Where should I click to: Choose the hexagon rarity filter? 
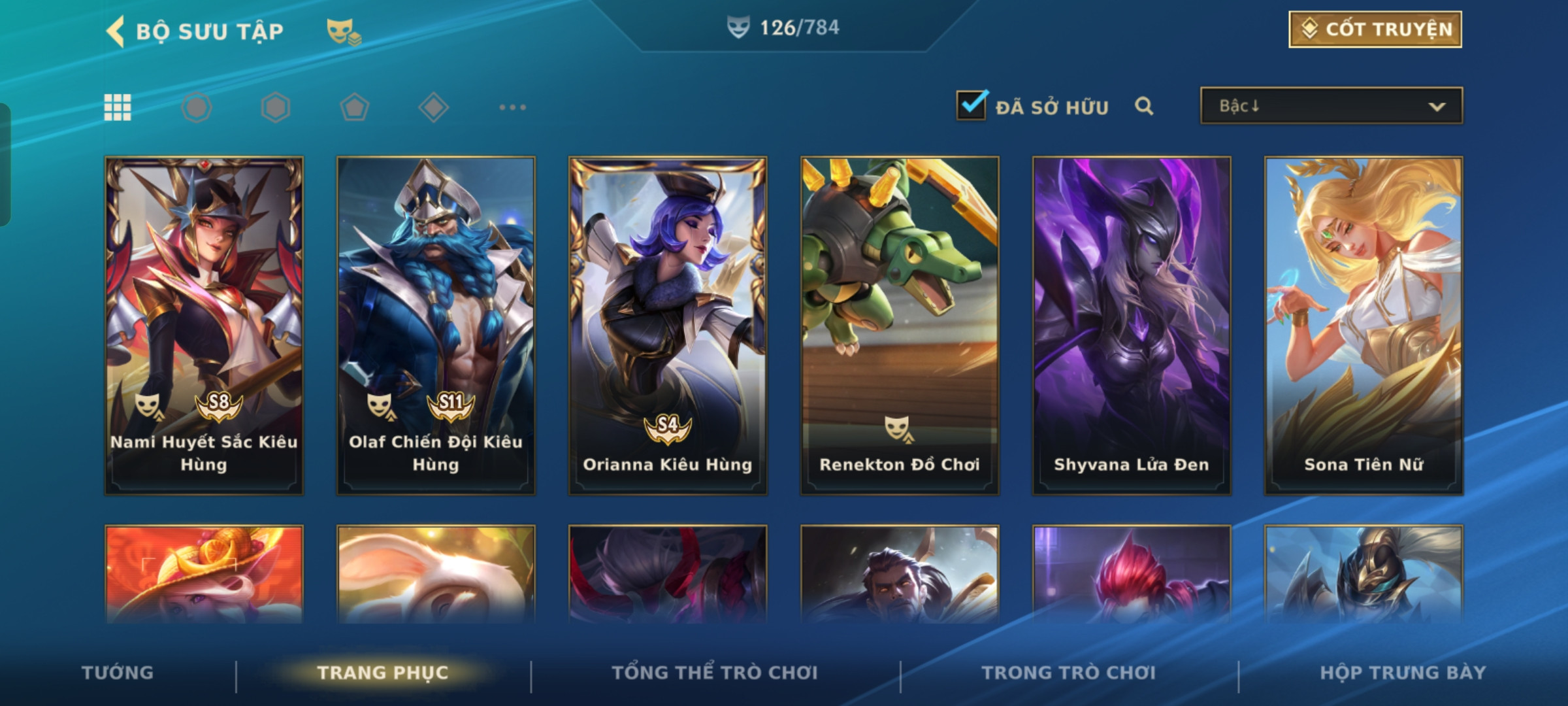(276, 107)
